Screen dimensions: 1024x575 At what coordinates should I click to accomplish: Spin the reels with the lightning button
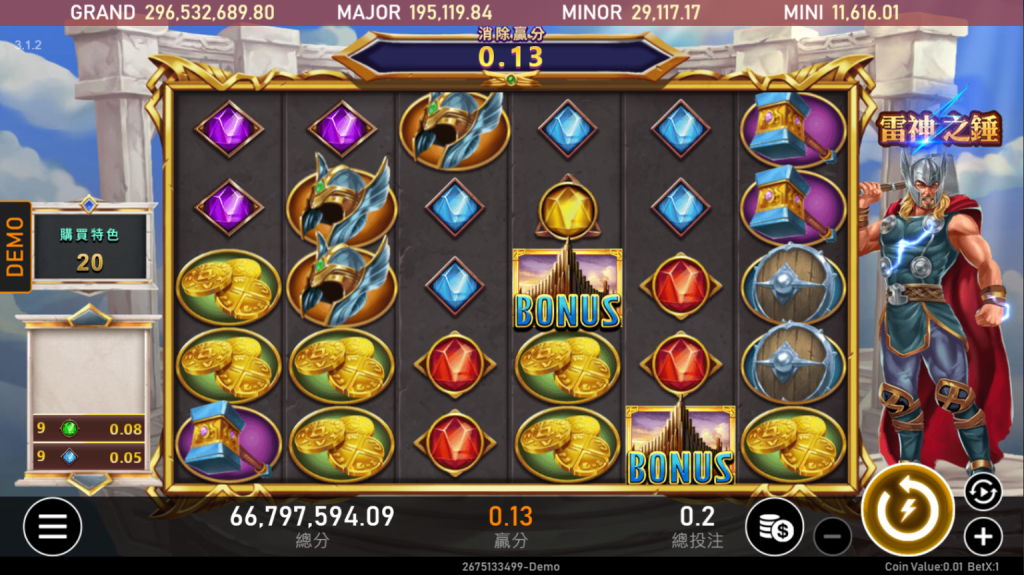(908, 511)
